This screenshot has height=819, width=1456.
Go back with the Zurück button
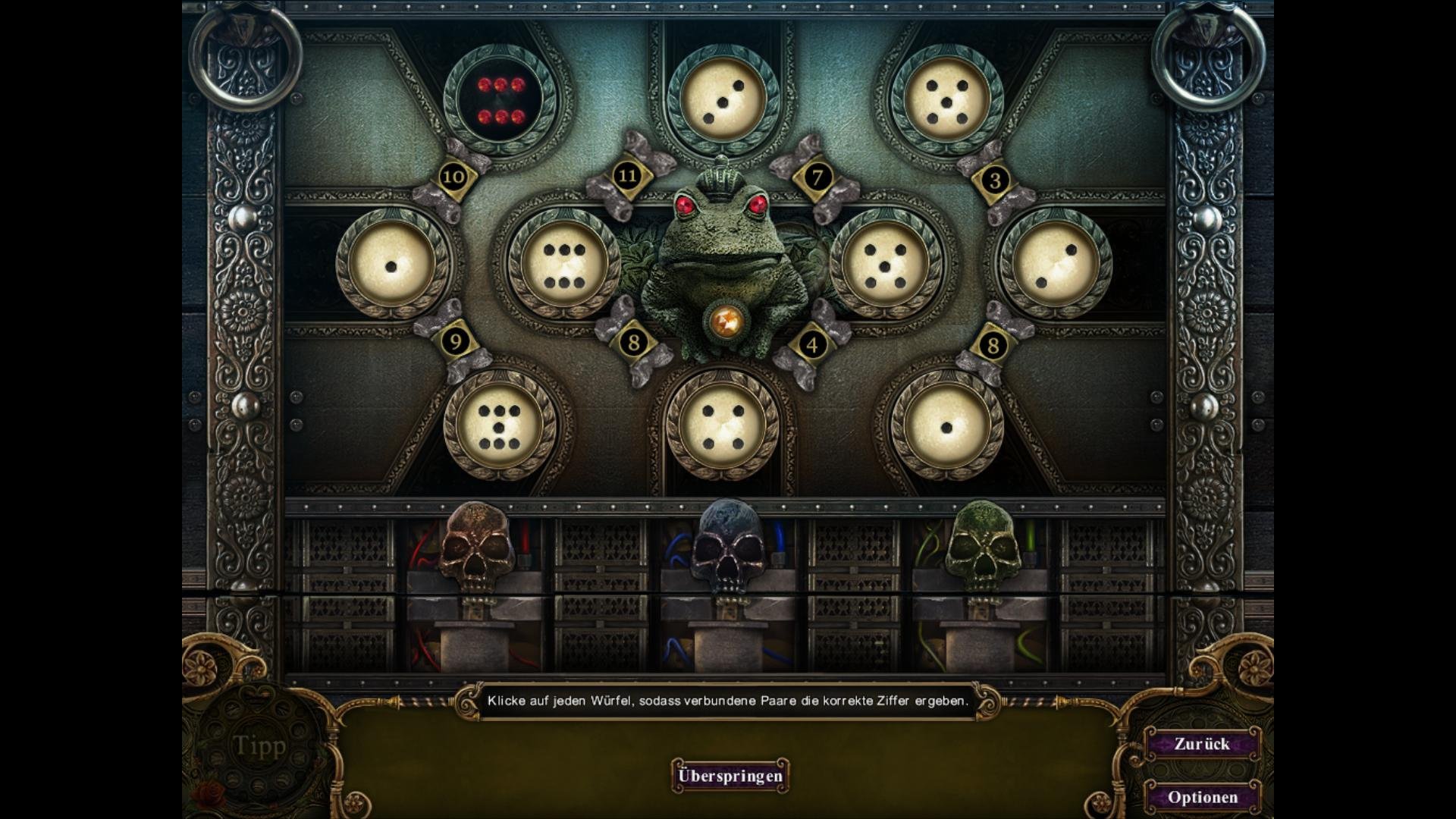coord(1202,744)
